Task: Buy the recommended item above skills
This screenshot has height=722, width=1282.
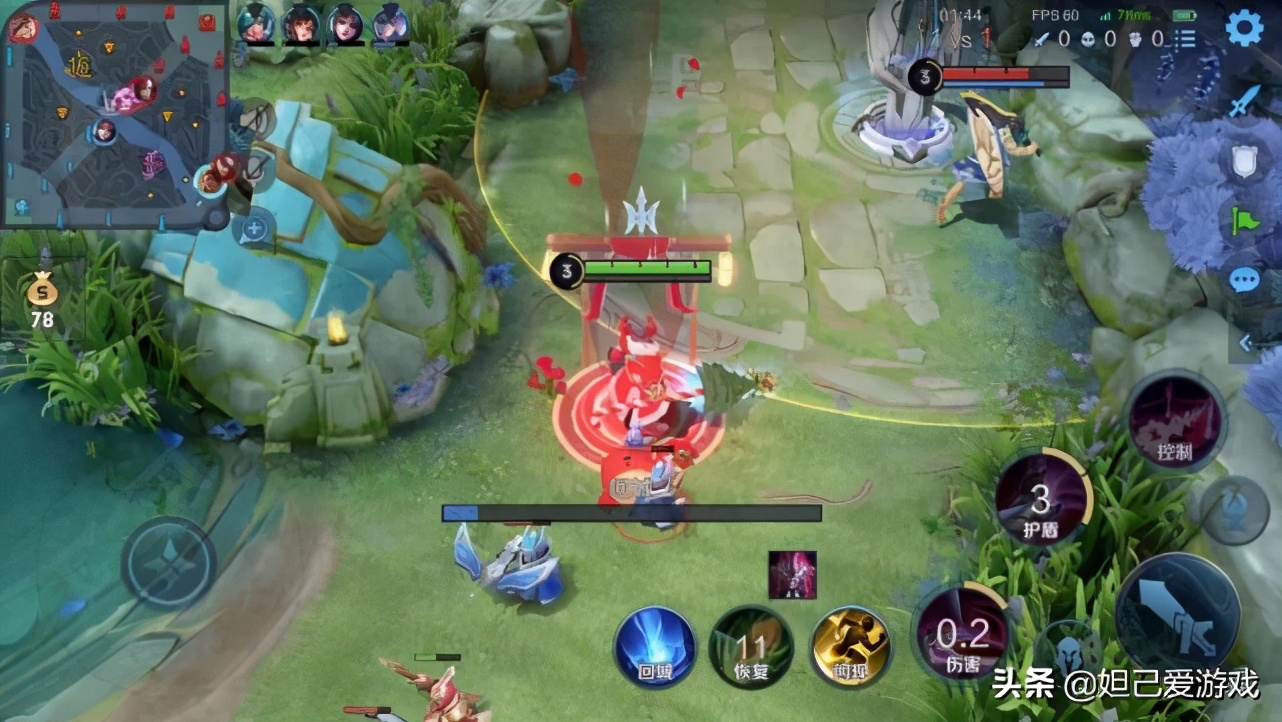Action: [792, 574]
